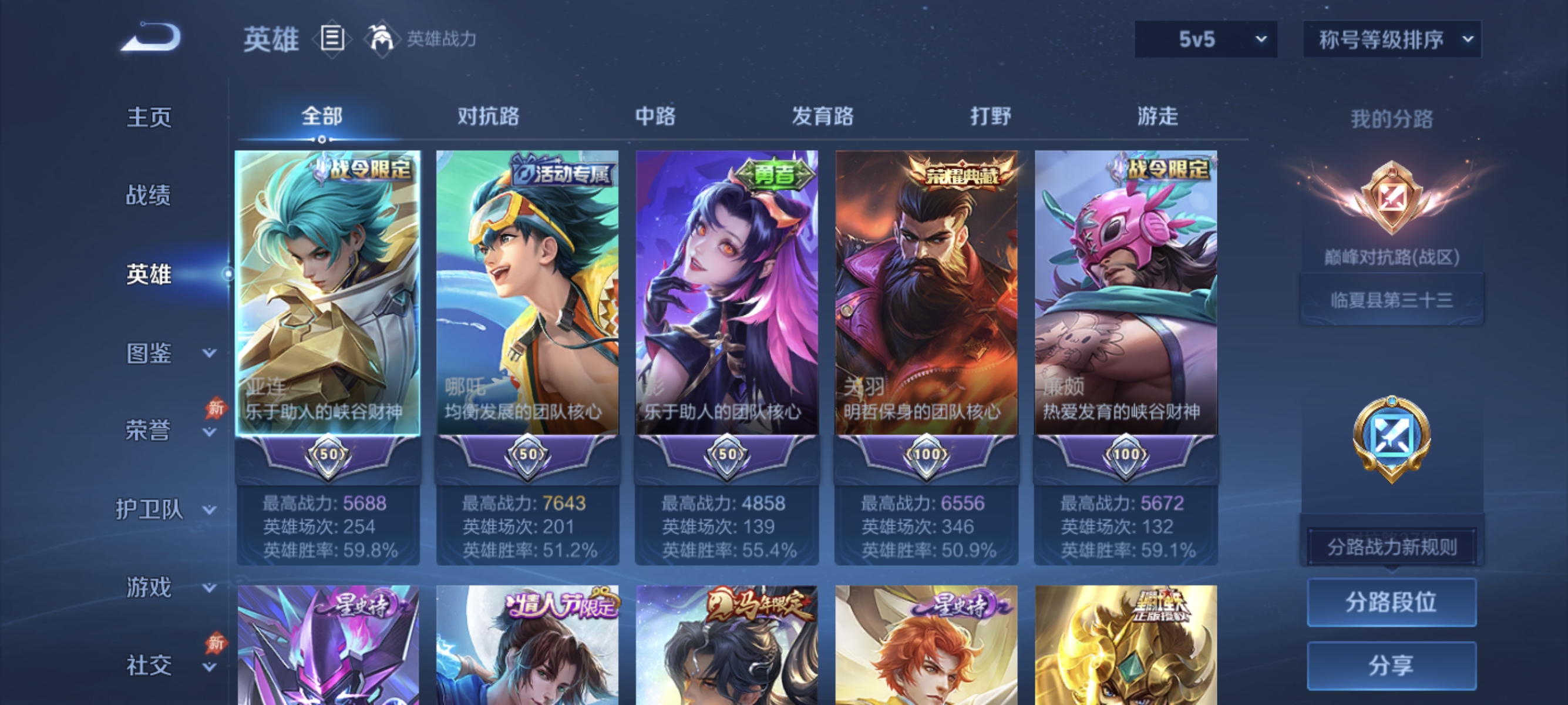This screenshot has width=1568, height=705.
Task: Open 战绩 from the sidebar
Action: 149,196
